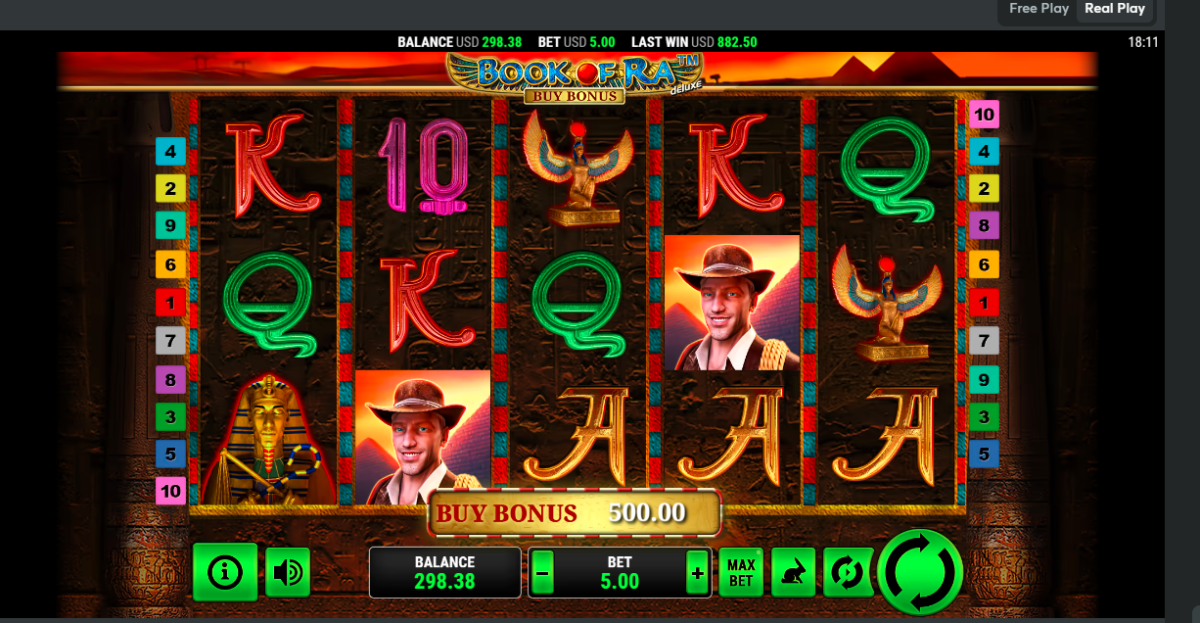Decrease the bet with the minus button
Image resolution: width=1200 pixels, height=623 pixels.
tap(542, 574)
